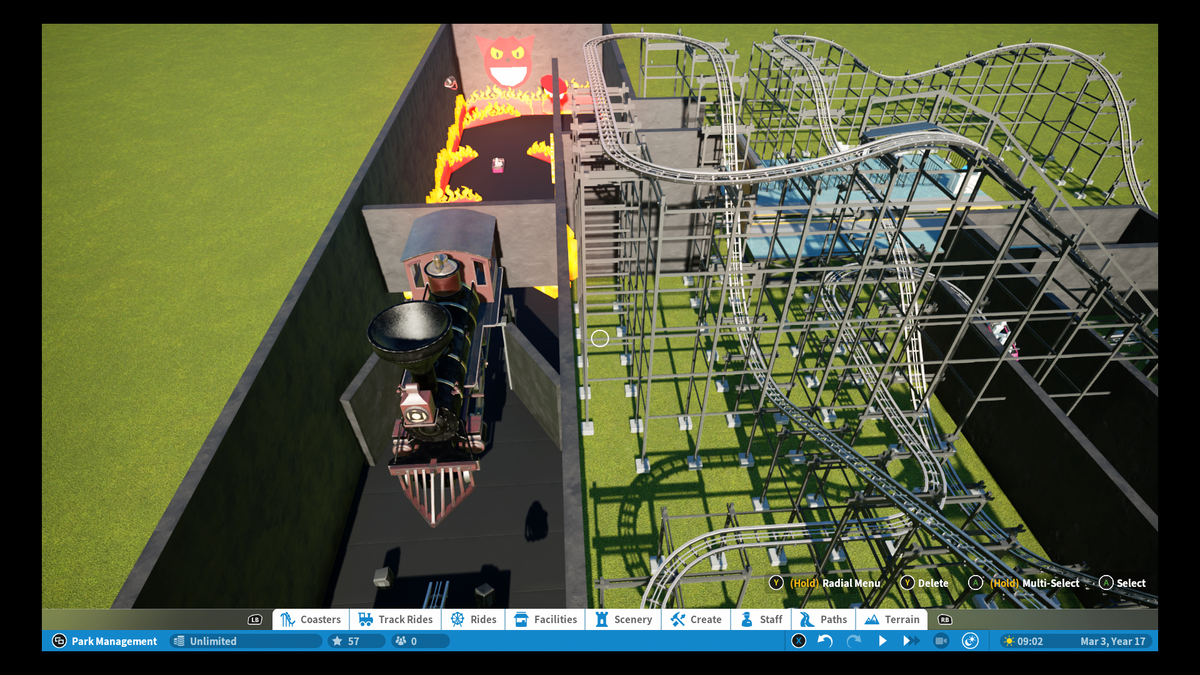Switch to the Create tab
1200x675 pixels.
696,620
